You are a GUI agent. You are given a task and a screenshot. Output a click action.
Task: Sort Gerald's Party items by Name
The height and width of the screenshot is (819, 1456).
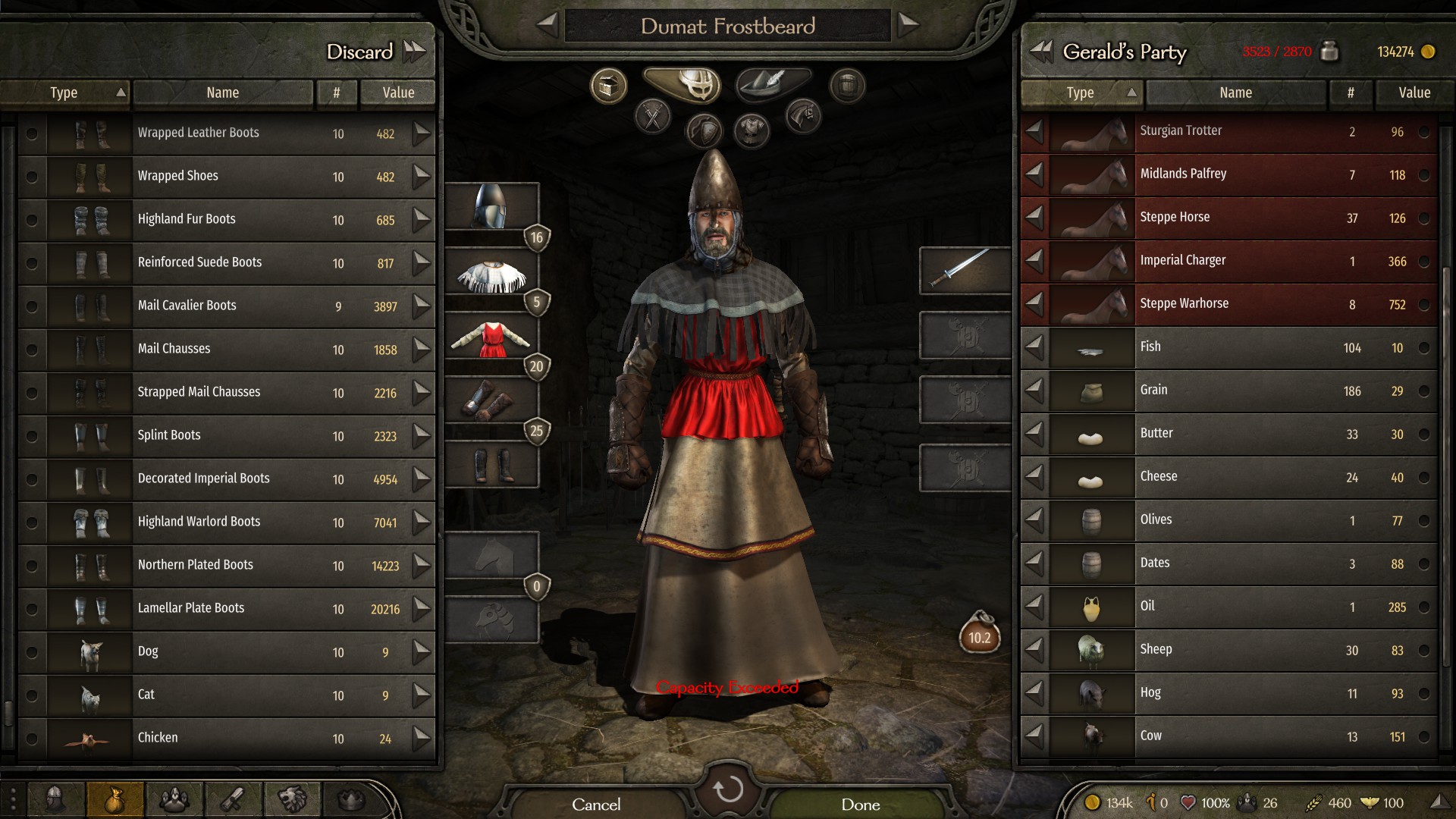click(1235, 93)
